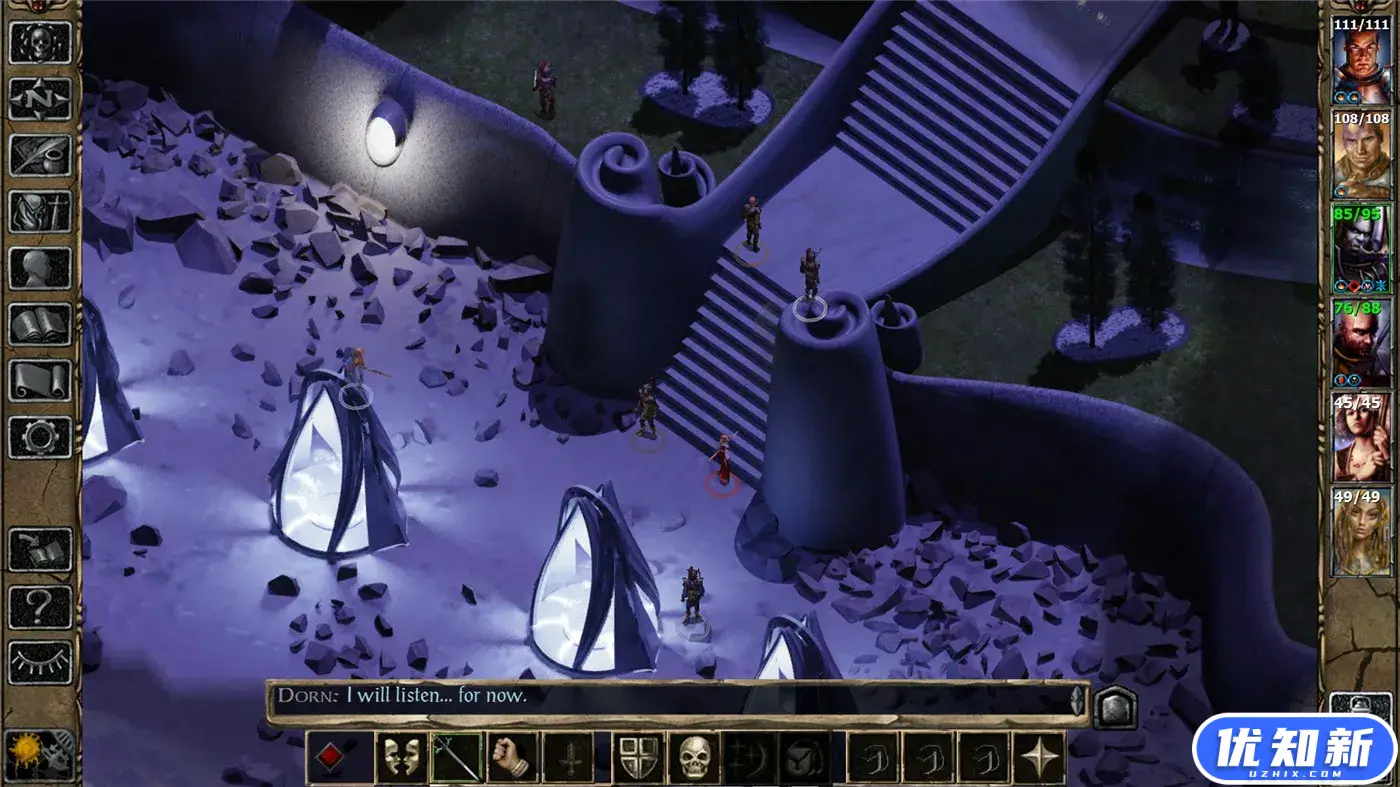The height and width of the screenshot is (787, 1400).
Task: Select the 85/95 HP party portrait
Action: coord(1361,250)
